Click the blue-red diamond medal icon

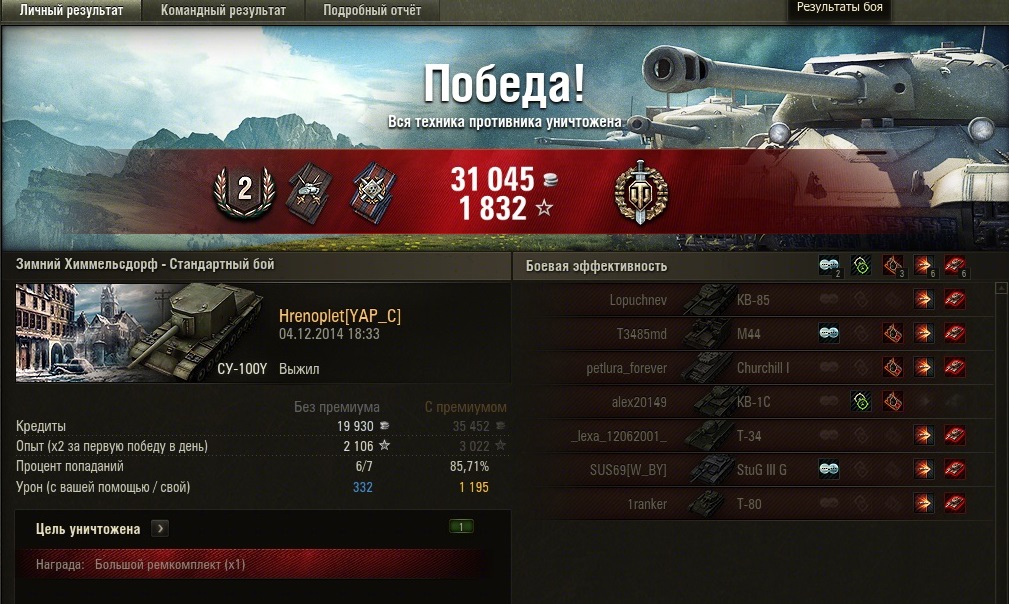pyautogui.click(x=373, y=192)
